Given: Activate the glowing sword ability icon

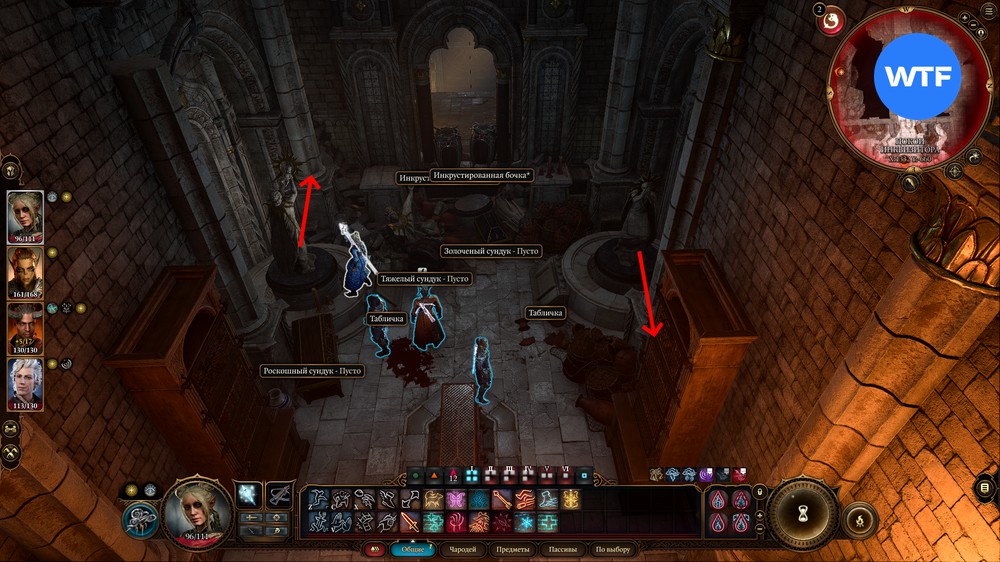Looking at the screenshot, I should click(410, 521).
